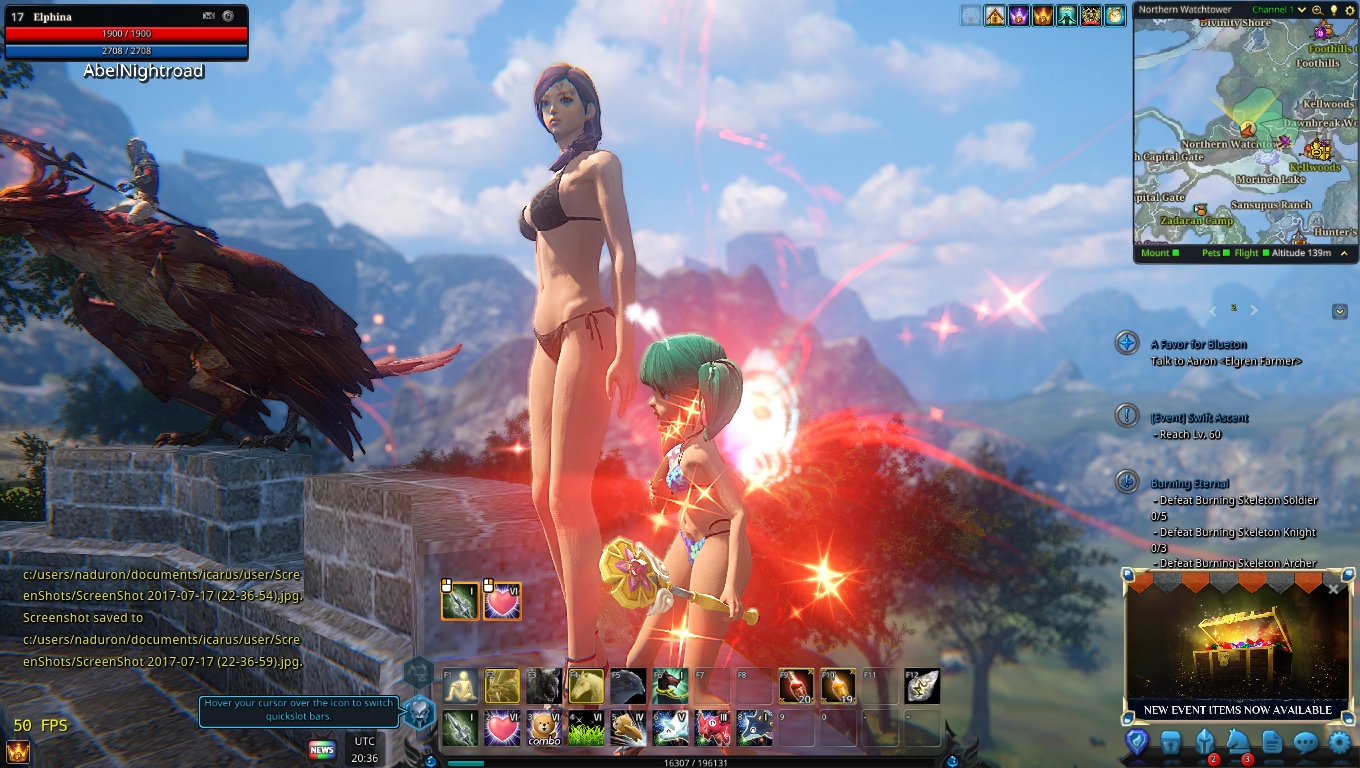Use the red potion in the F9 slot
This screenshot has height=768, width=1360.
(x=796, y=686)
